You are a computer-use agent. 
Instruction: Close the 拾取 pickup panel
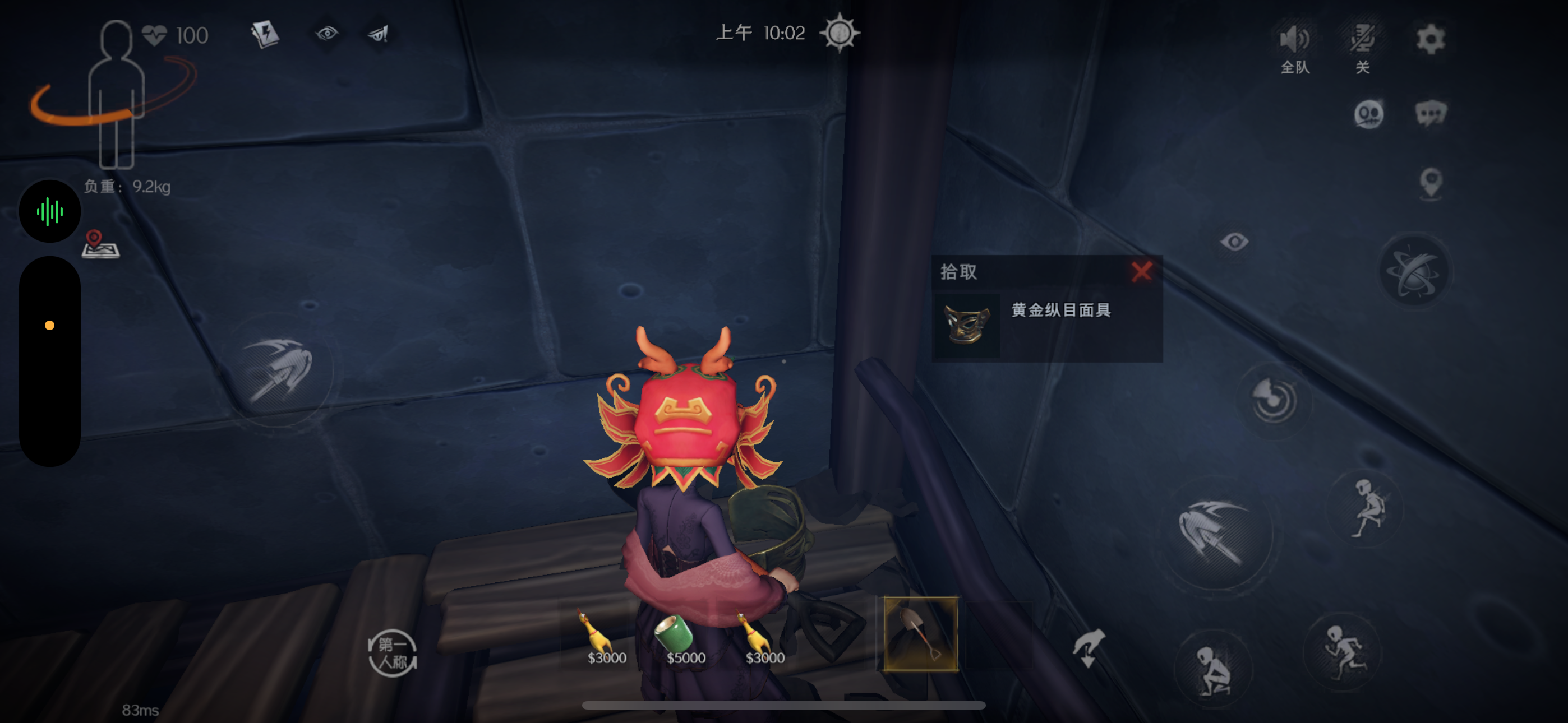coord(1141,272)
